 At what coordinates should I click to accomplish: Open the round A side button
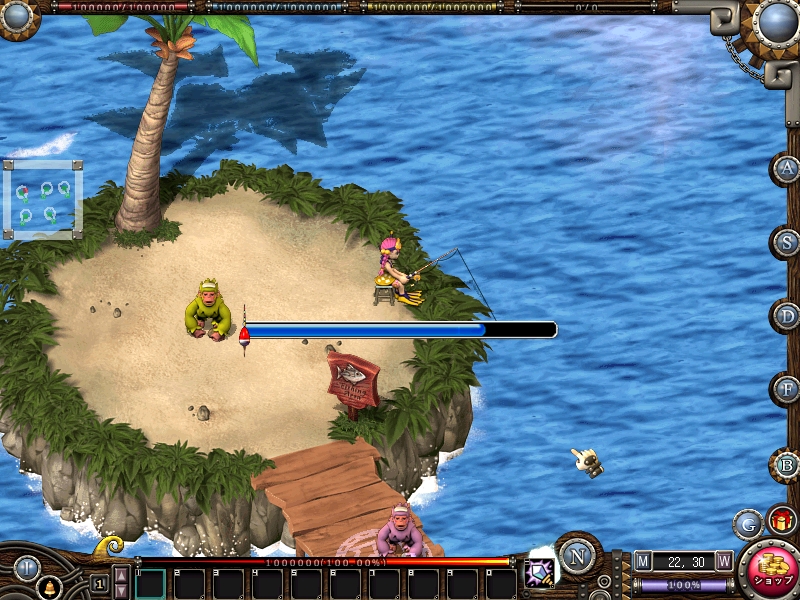(787, 168)
